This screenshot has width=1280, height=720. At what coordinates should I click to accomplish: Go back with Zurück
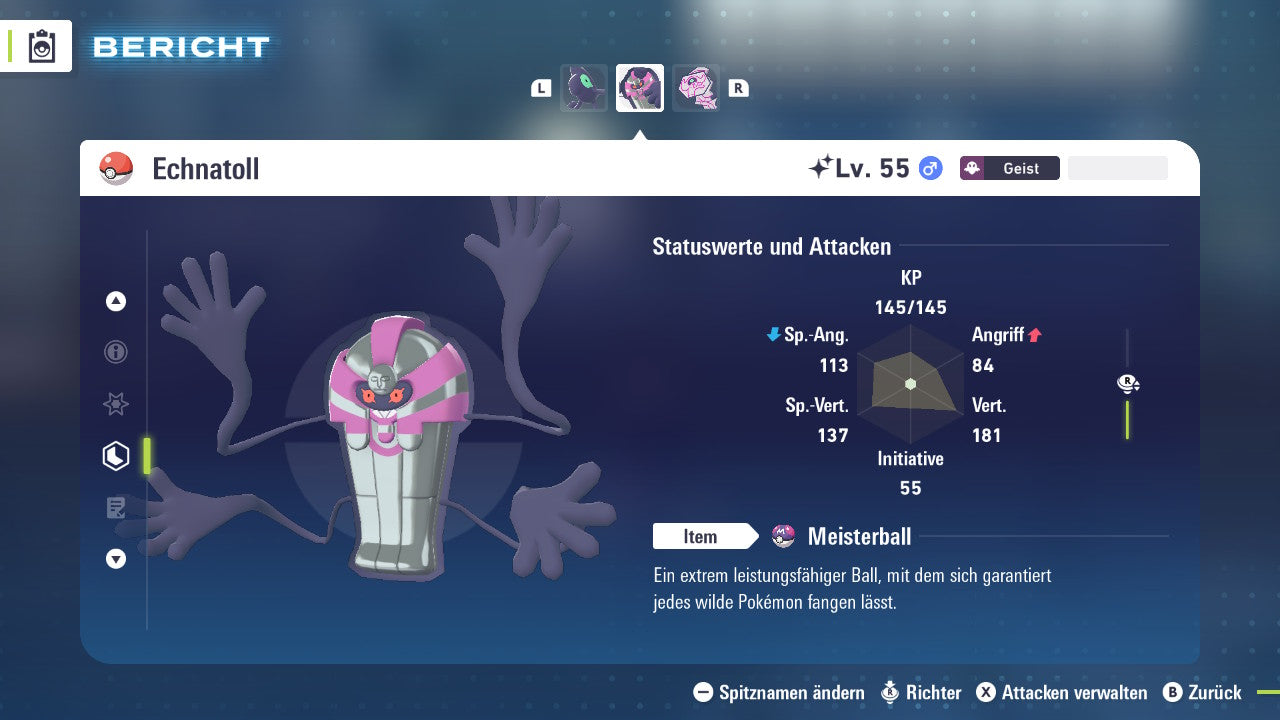(1203, 692)
